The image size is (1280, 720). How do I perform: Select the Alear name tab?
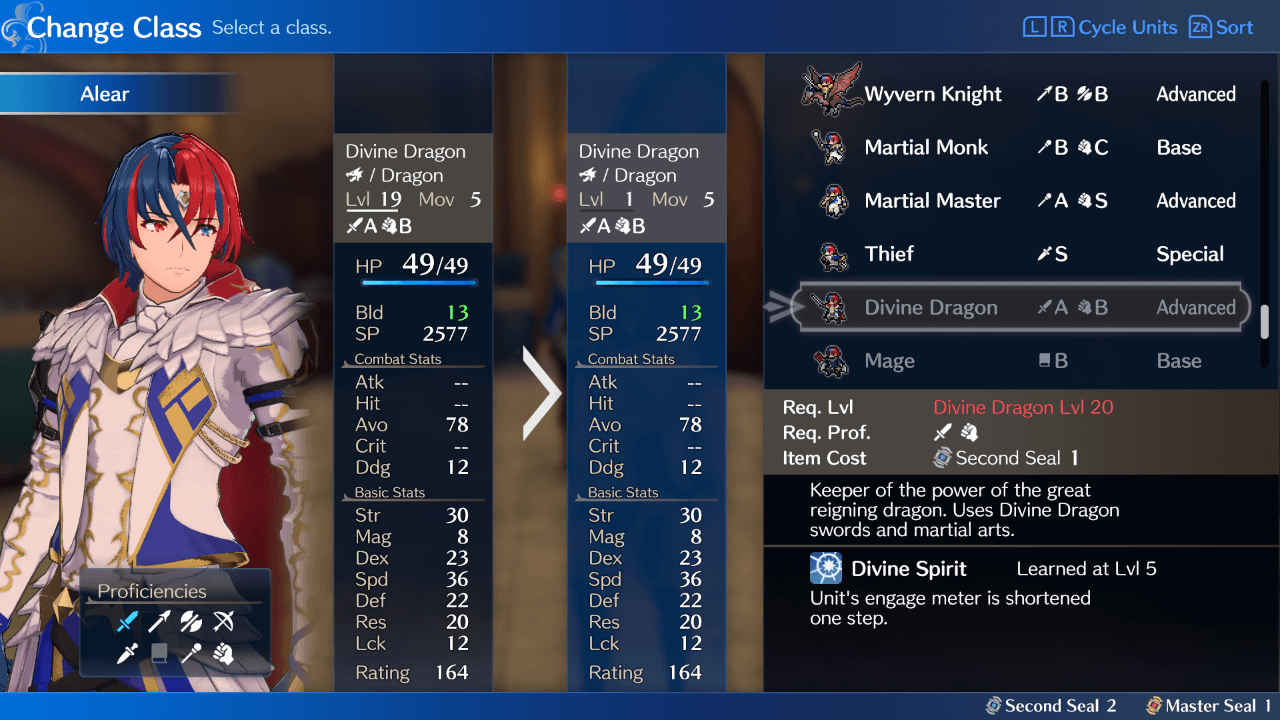click(103, 93)
